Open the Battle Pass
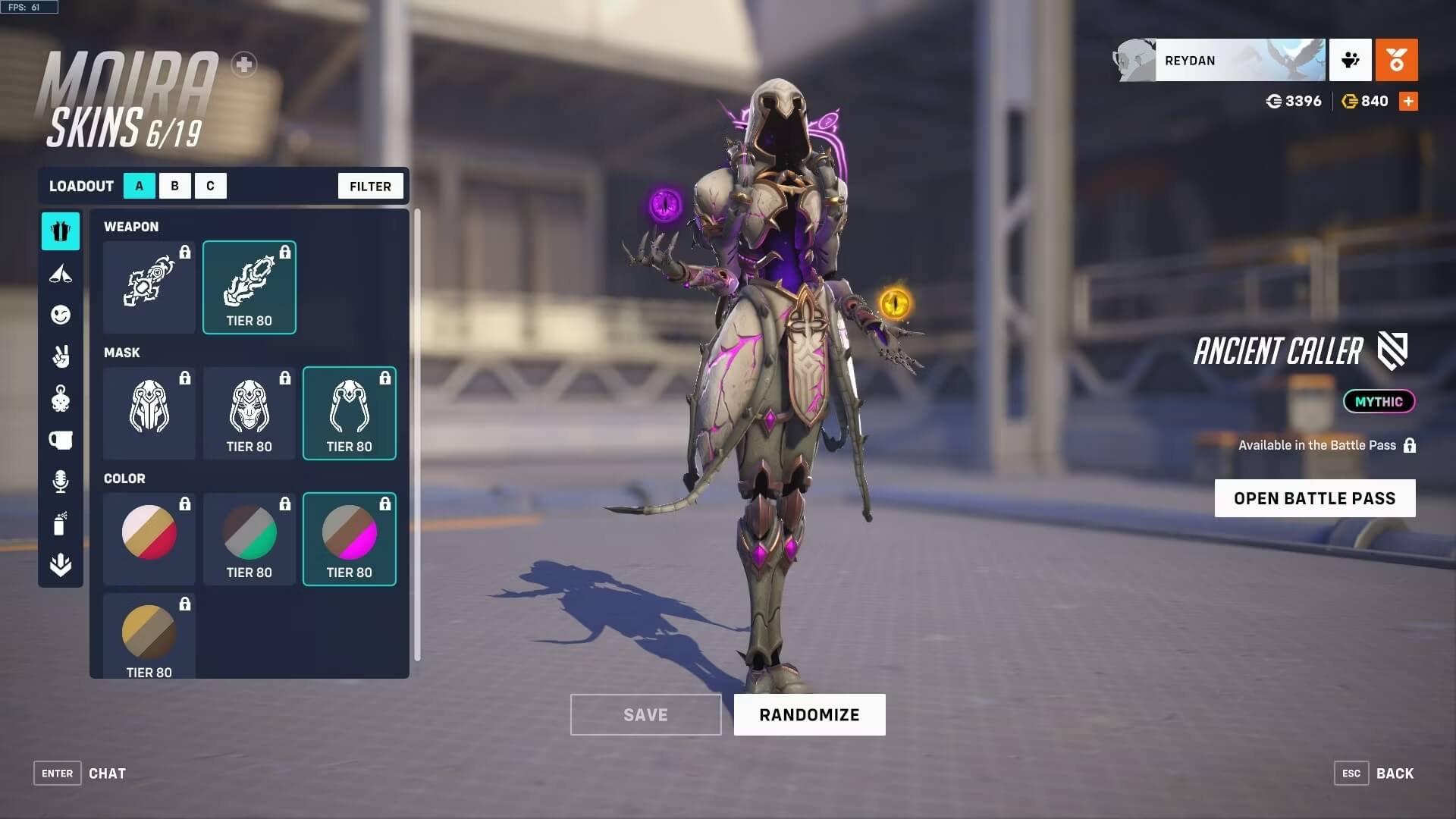1456x819 pixels. tap(1314, 498)
